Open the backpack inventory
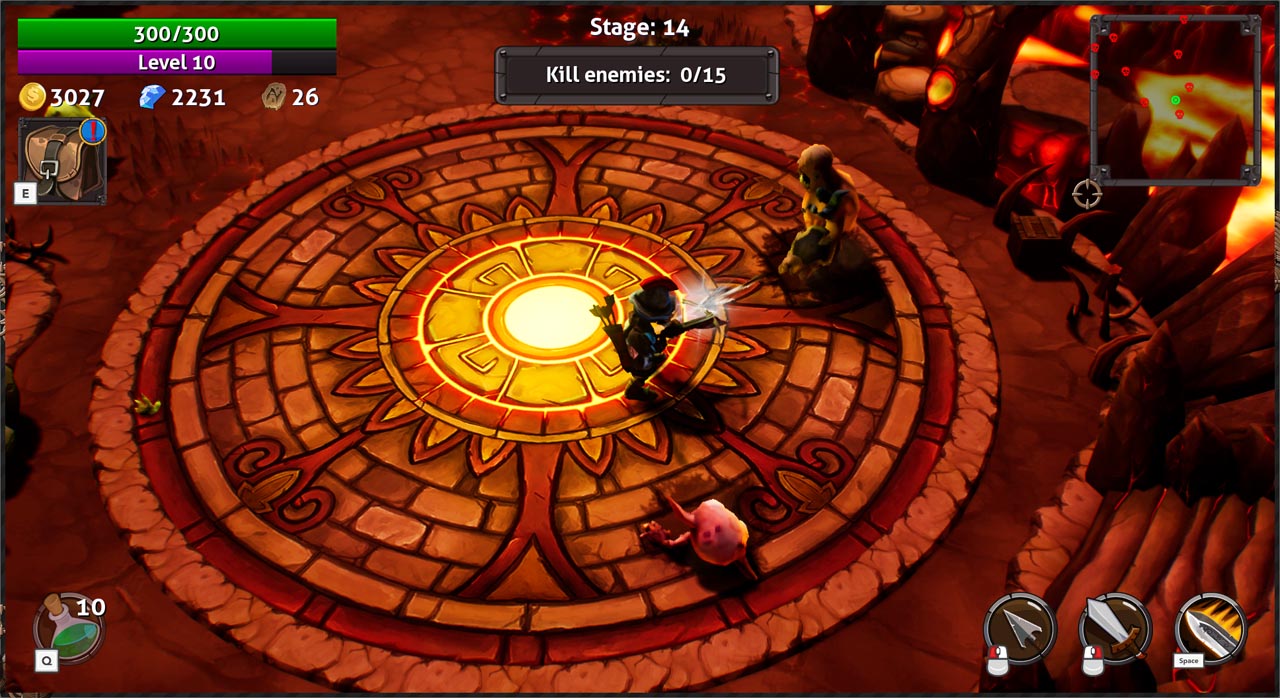The image size is (1280, 698). coord(62,160)
